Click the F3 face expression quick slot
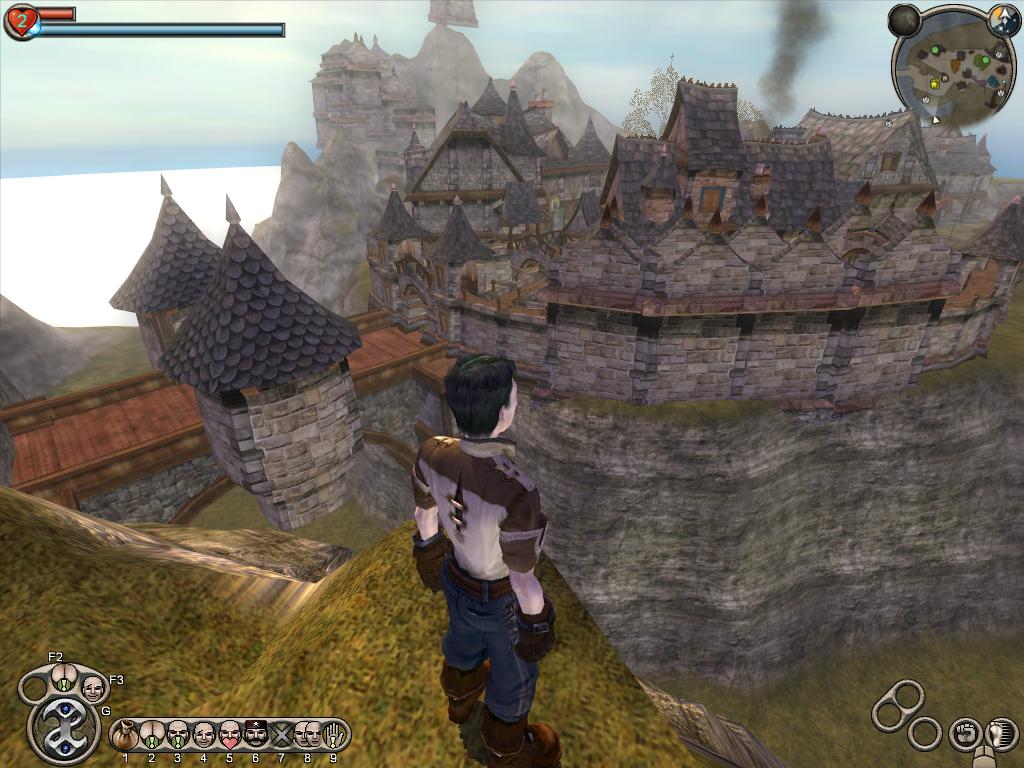This screenshot has height=768, width=1024. tap(93, 686)
